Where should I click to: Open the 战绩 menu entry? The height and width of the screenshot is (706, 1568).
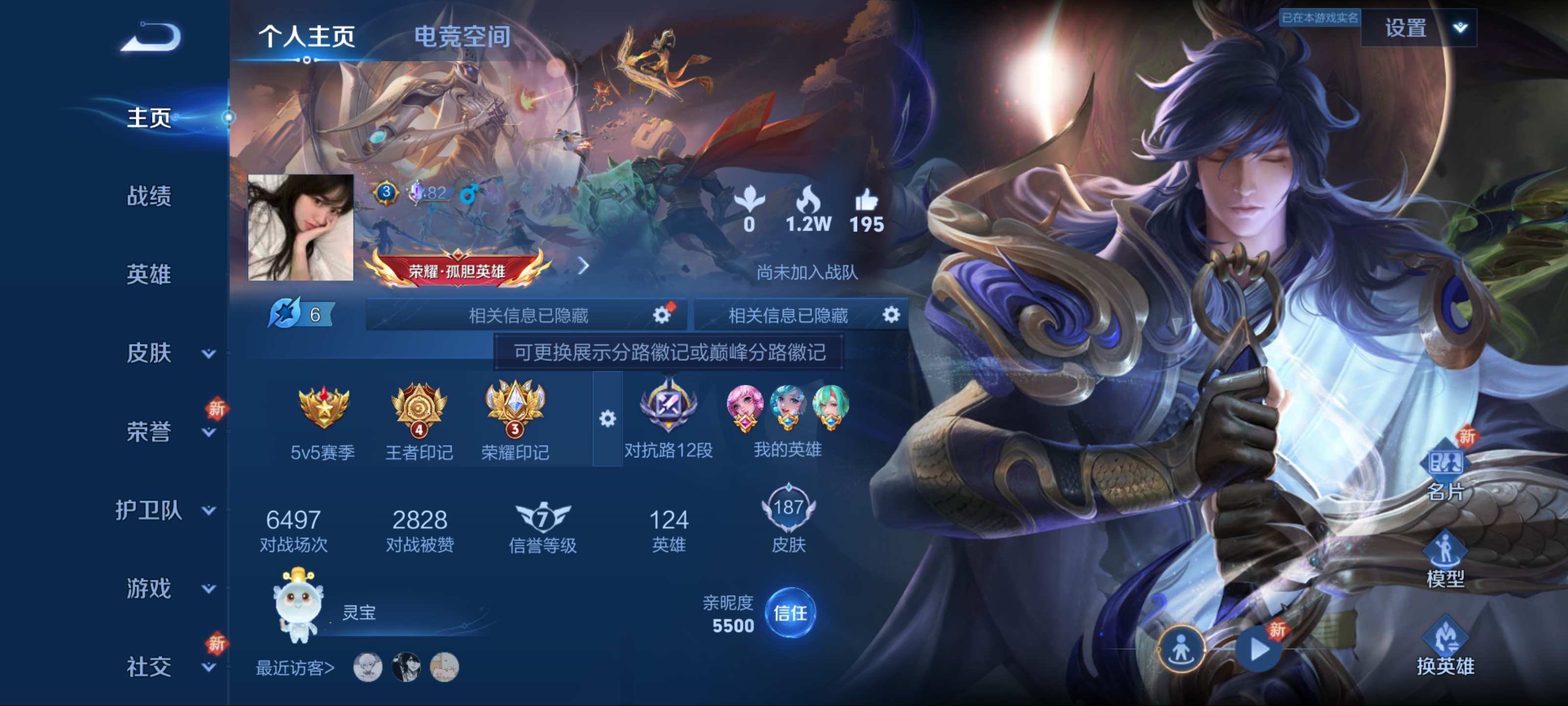pos(148,196)
